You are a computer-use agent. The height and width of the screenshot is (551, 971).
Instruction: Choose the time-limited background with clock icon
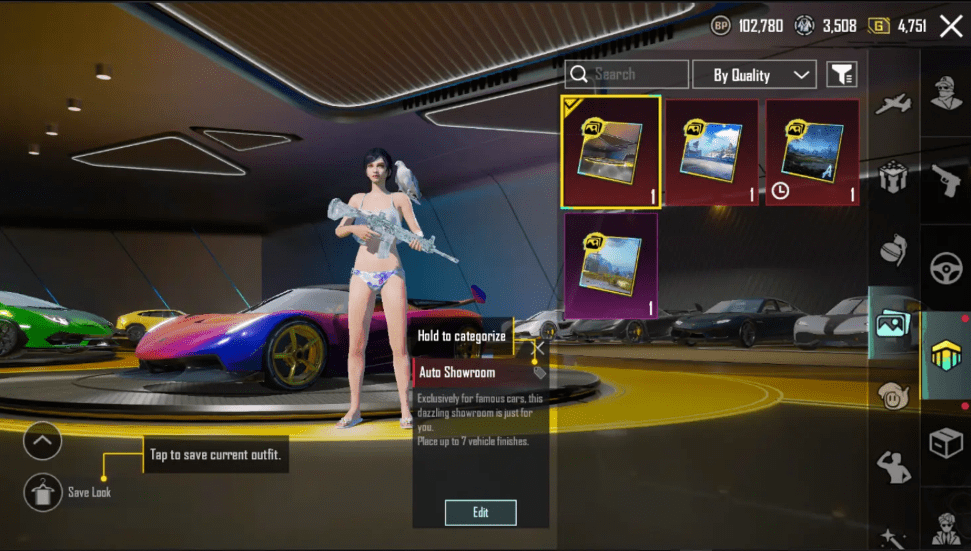click(x=812, y=151)
